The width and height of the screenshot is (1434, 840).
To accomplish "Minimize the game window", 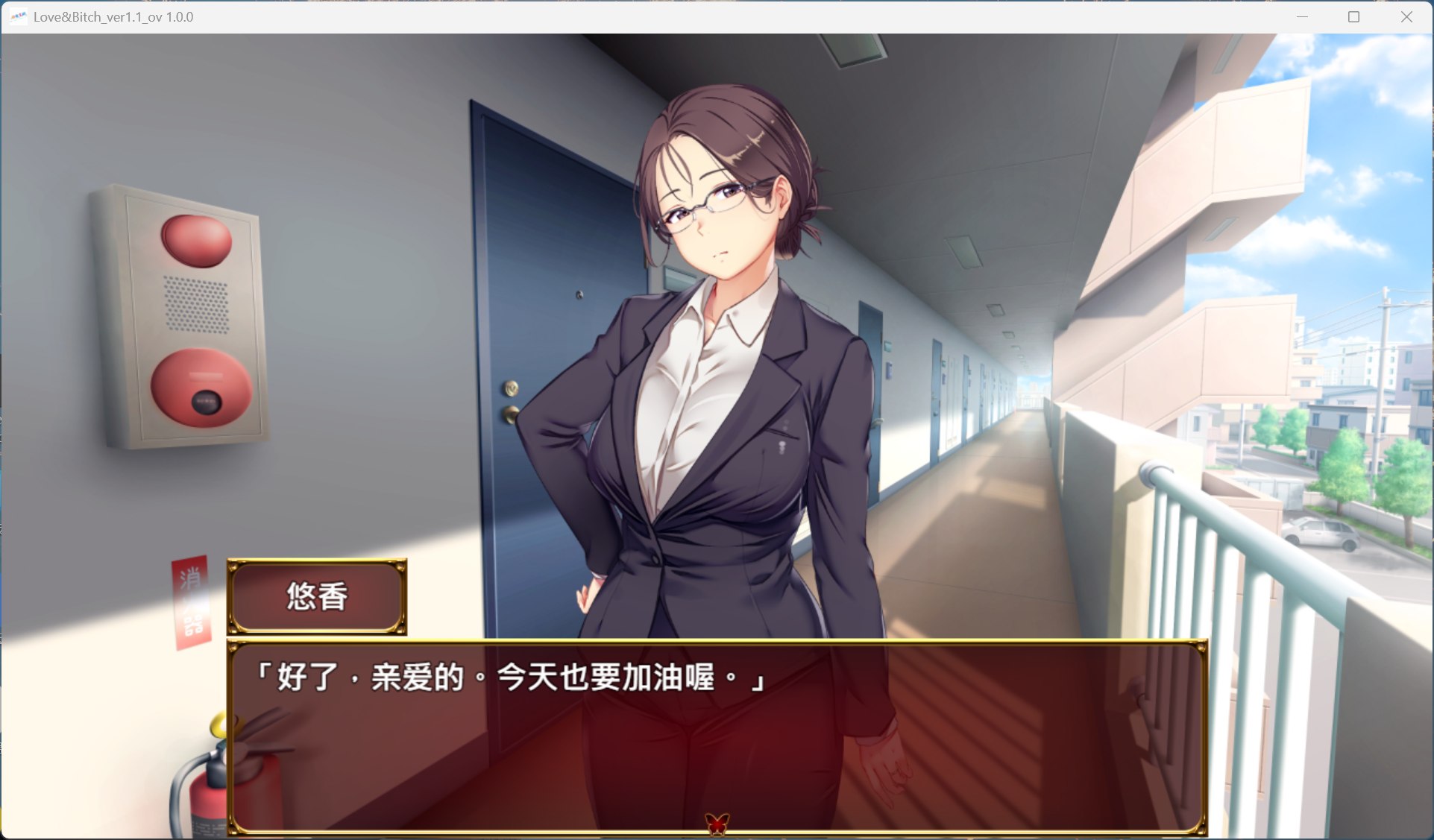I will (x=1302, y=16).
